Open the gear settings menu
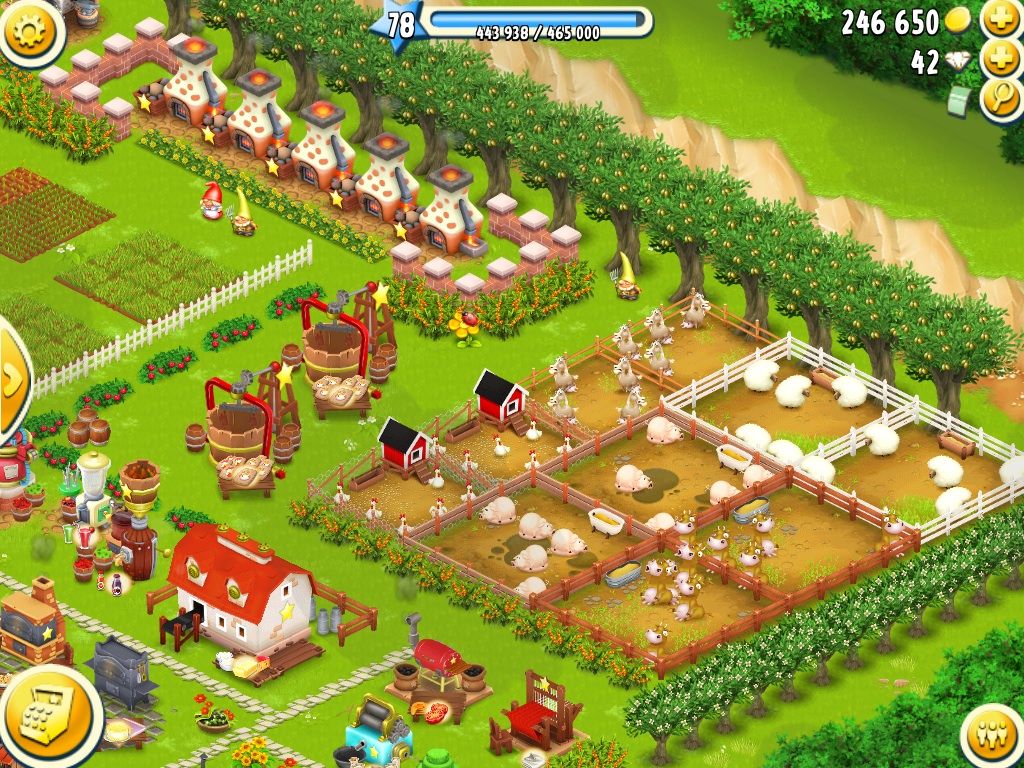1024x768 pixels. tap(30, 30)
